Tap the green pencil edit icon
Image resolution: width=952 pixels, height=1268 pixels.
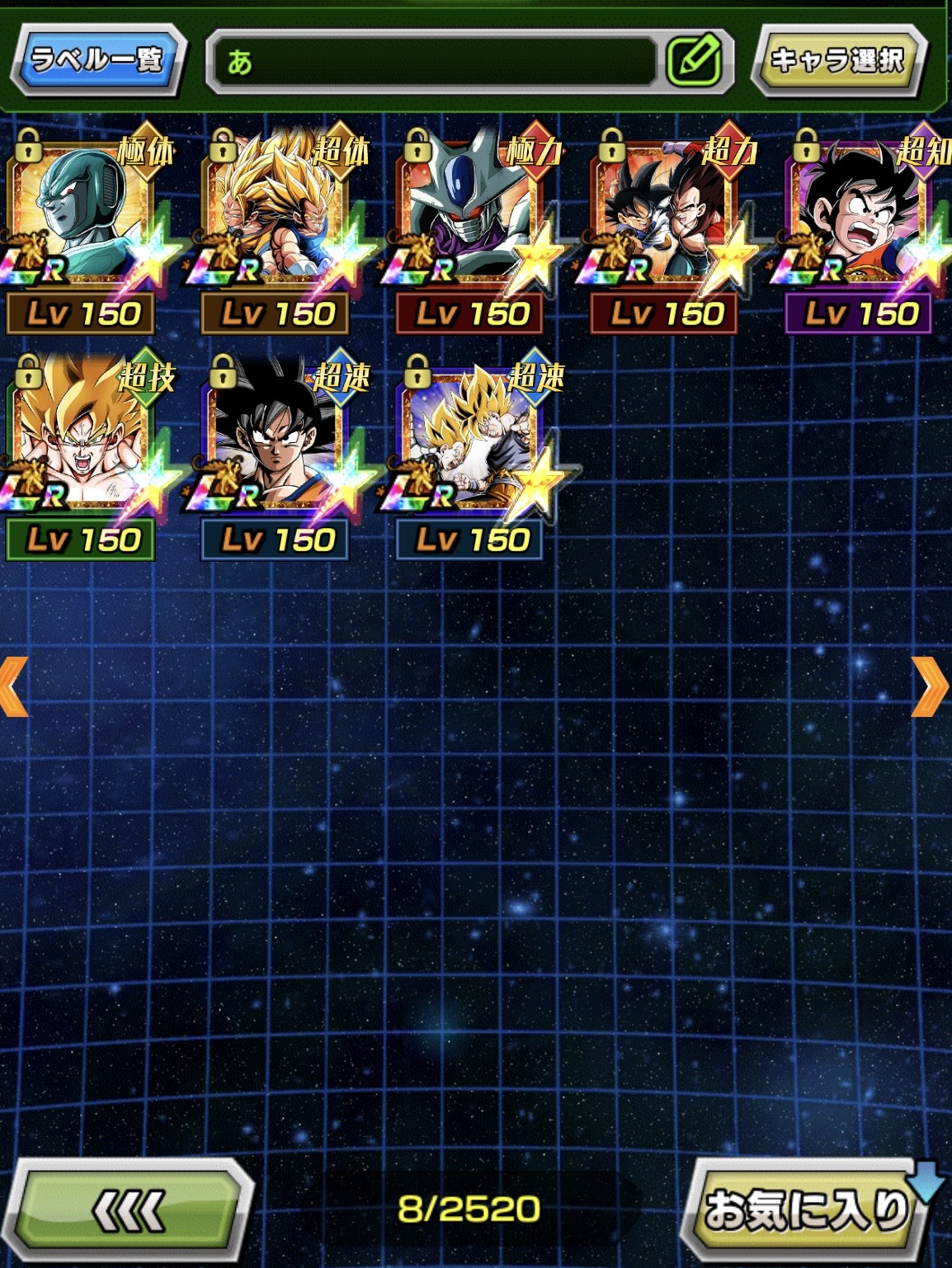(x=695, y=60)
